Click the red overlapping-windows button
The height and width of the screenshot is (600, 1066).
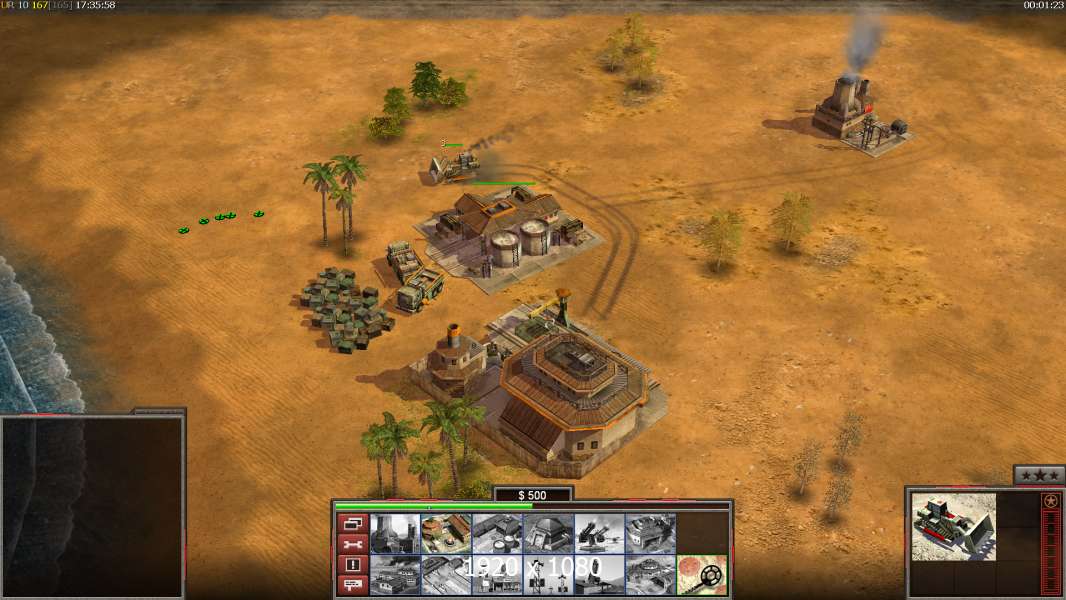coord(352,523)
